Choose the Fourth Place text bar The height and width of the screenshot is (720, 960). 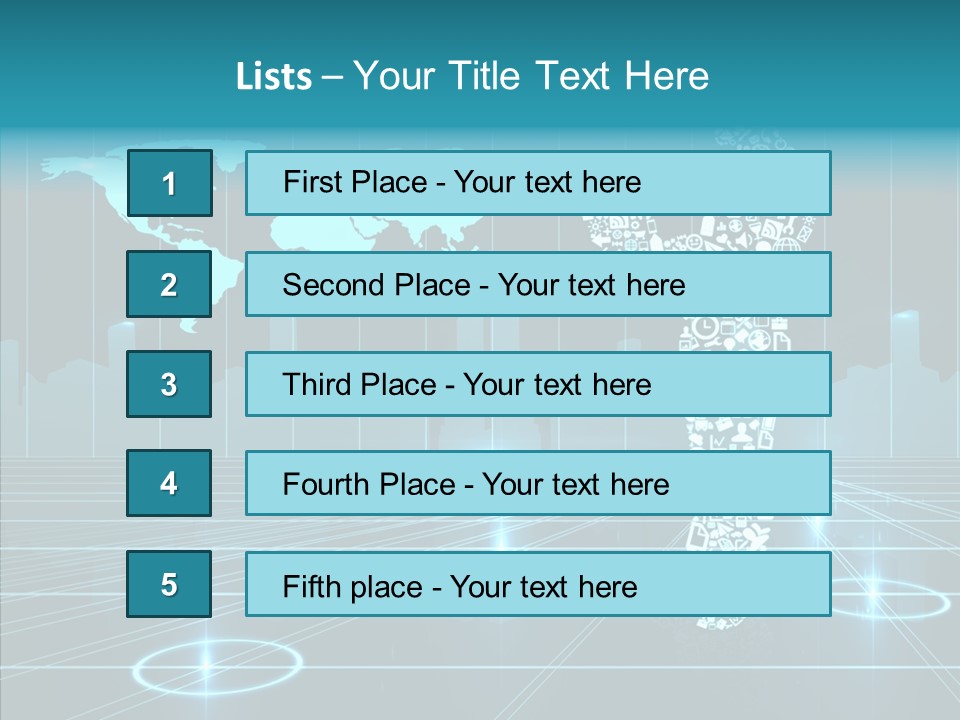pyautogui.click(x=538, y=484)
